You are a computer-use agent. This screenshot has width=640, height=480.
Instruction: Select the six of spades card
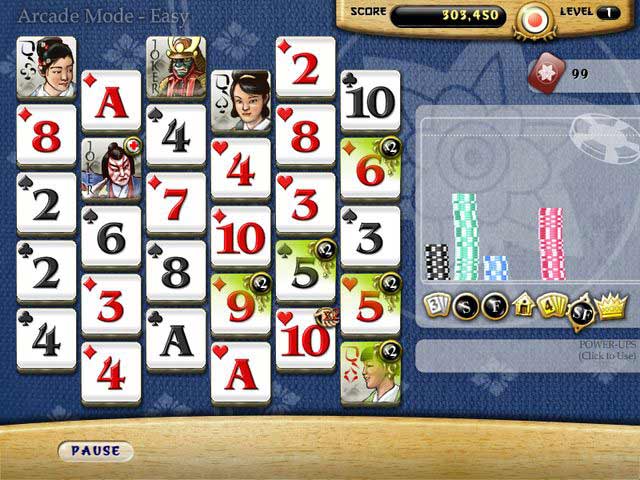point(111,237)
